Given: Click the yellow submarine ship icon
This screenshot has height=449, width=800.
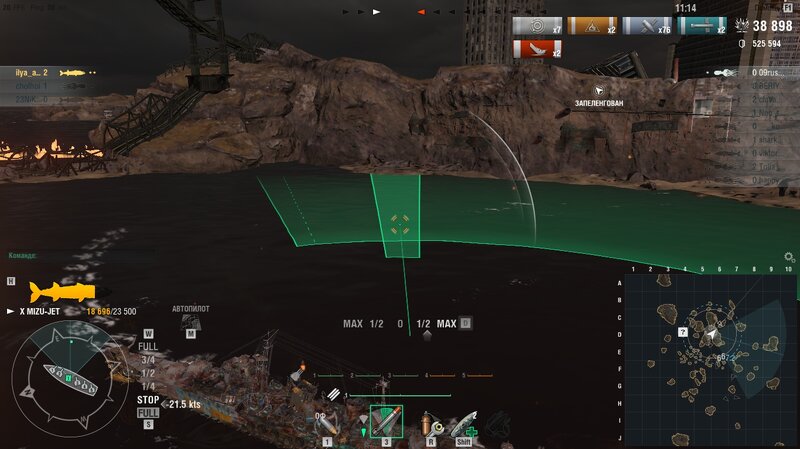Looking at the screenshot, I should click(62, 291).
